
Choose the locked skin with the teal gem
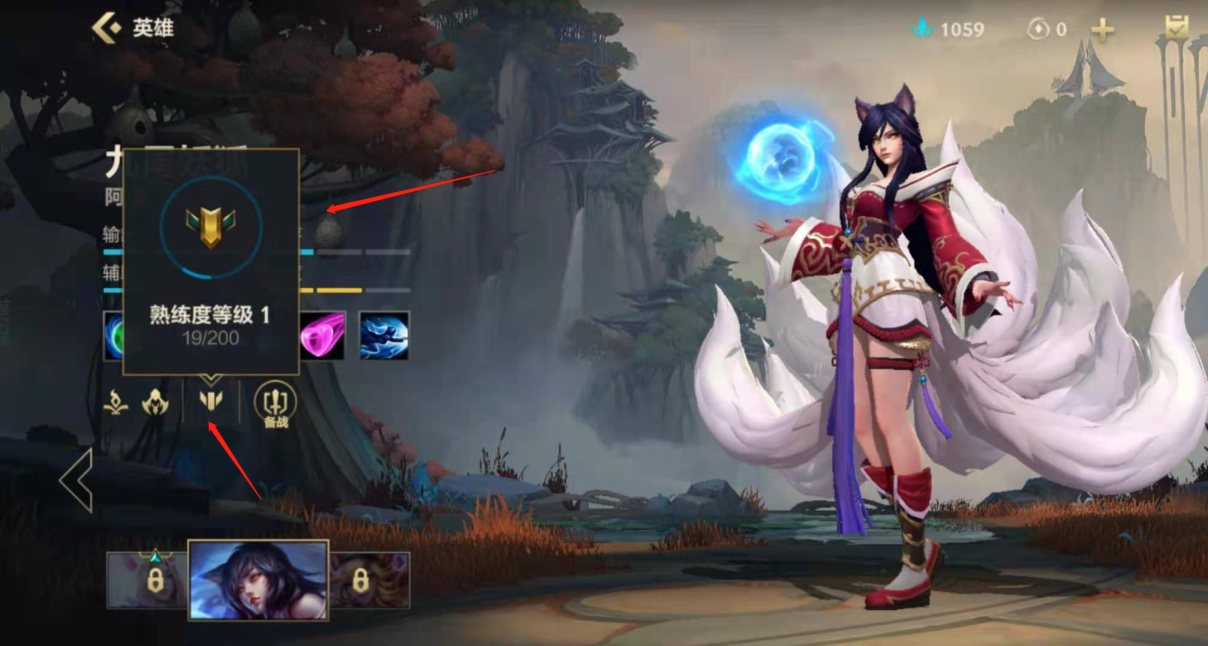(x=146, y=580)
